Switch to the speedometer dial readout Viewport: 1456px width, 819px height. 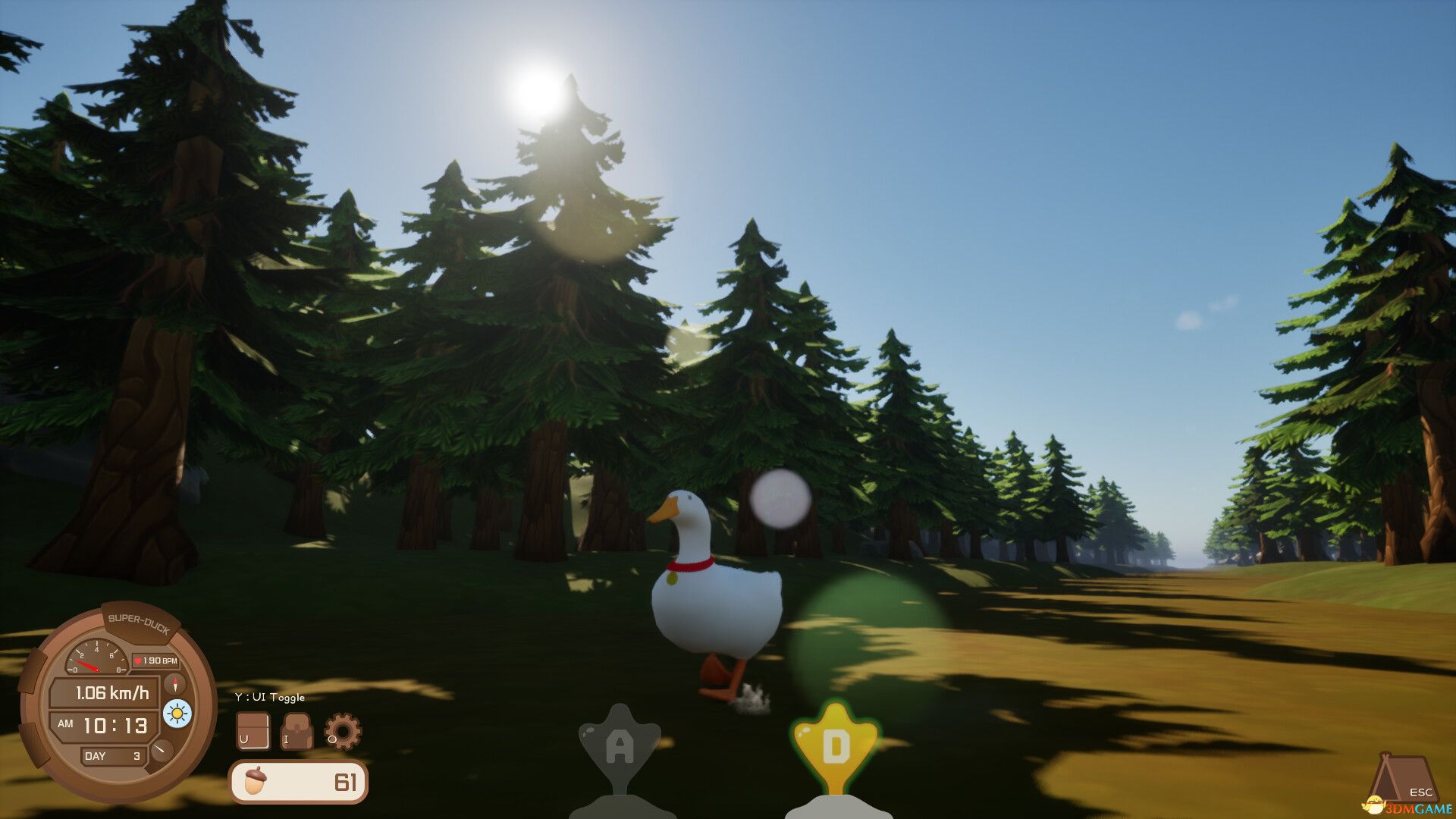click(96, 658)
